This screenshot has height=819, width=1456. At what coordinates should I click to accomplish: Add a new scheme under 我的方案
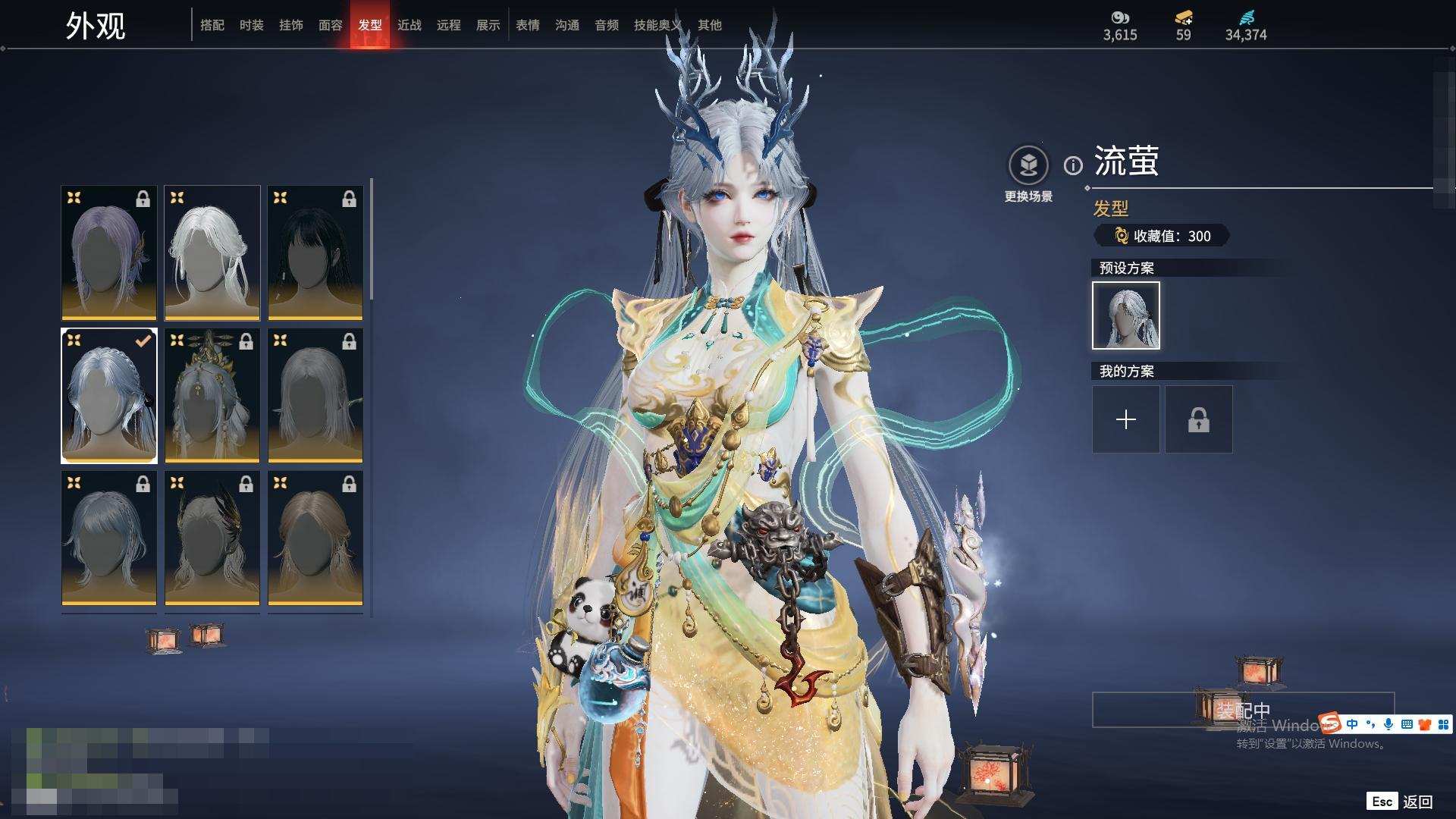point(1125,419)
